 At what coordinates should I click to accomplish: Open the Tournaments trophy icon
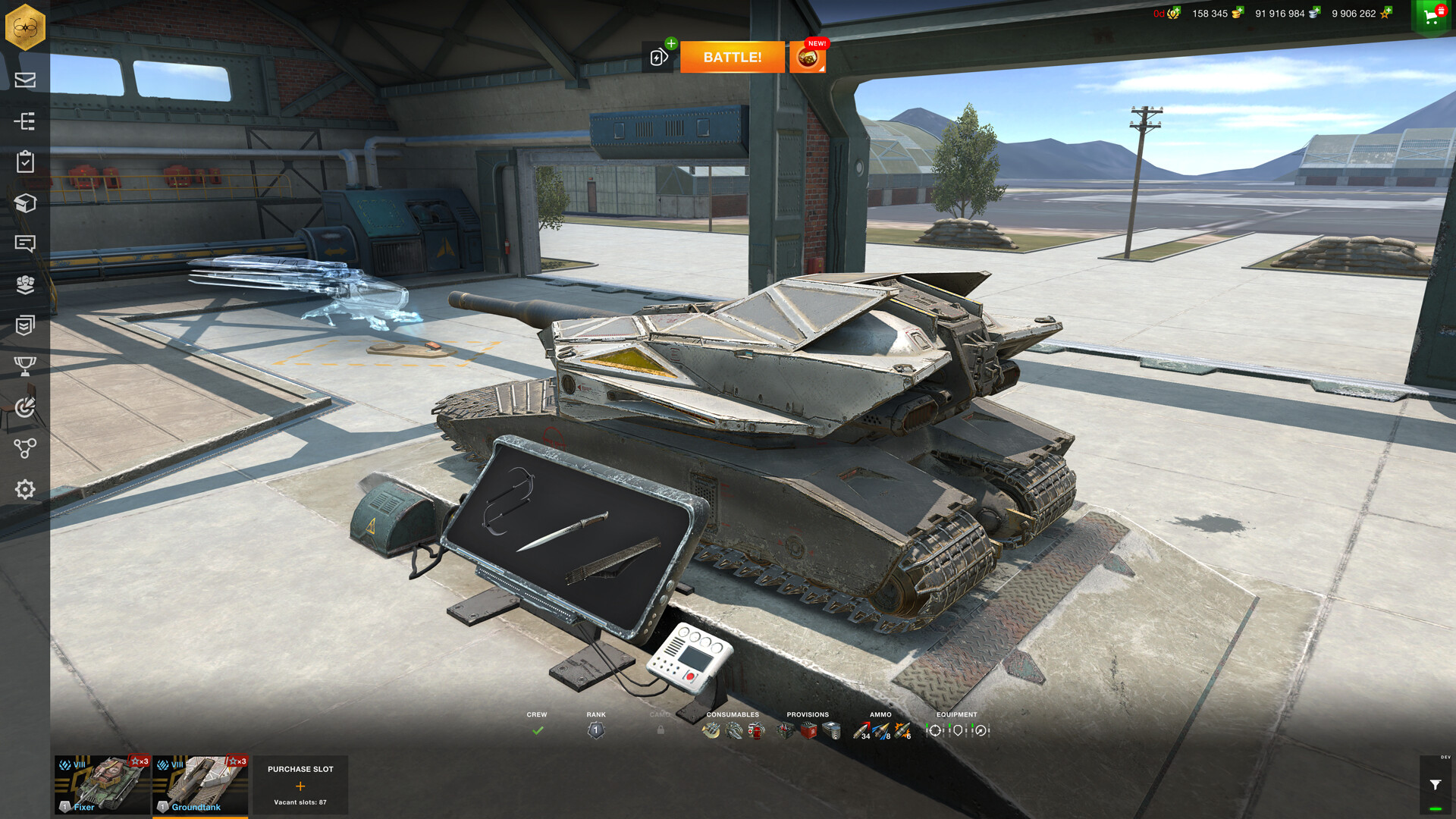pyautogui.click(x=25, y=366)
